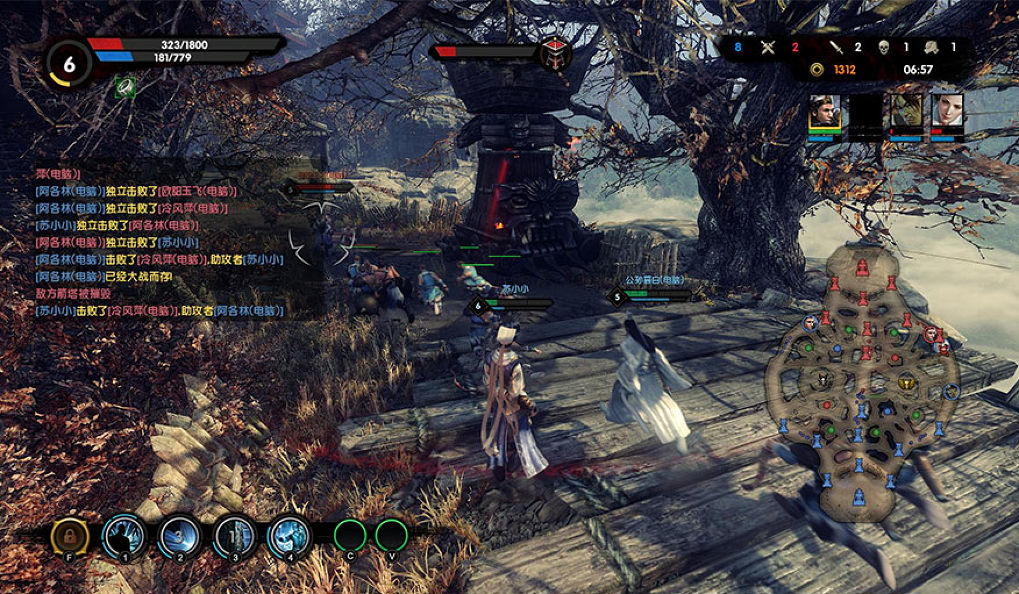Activate the skill numbered 1
Viewport: 1019px width, 594px height.
125,536
